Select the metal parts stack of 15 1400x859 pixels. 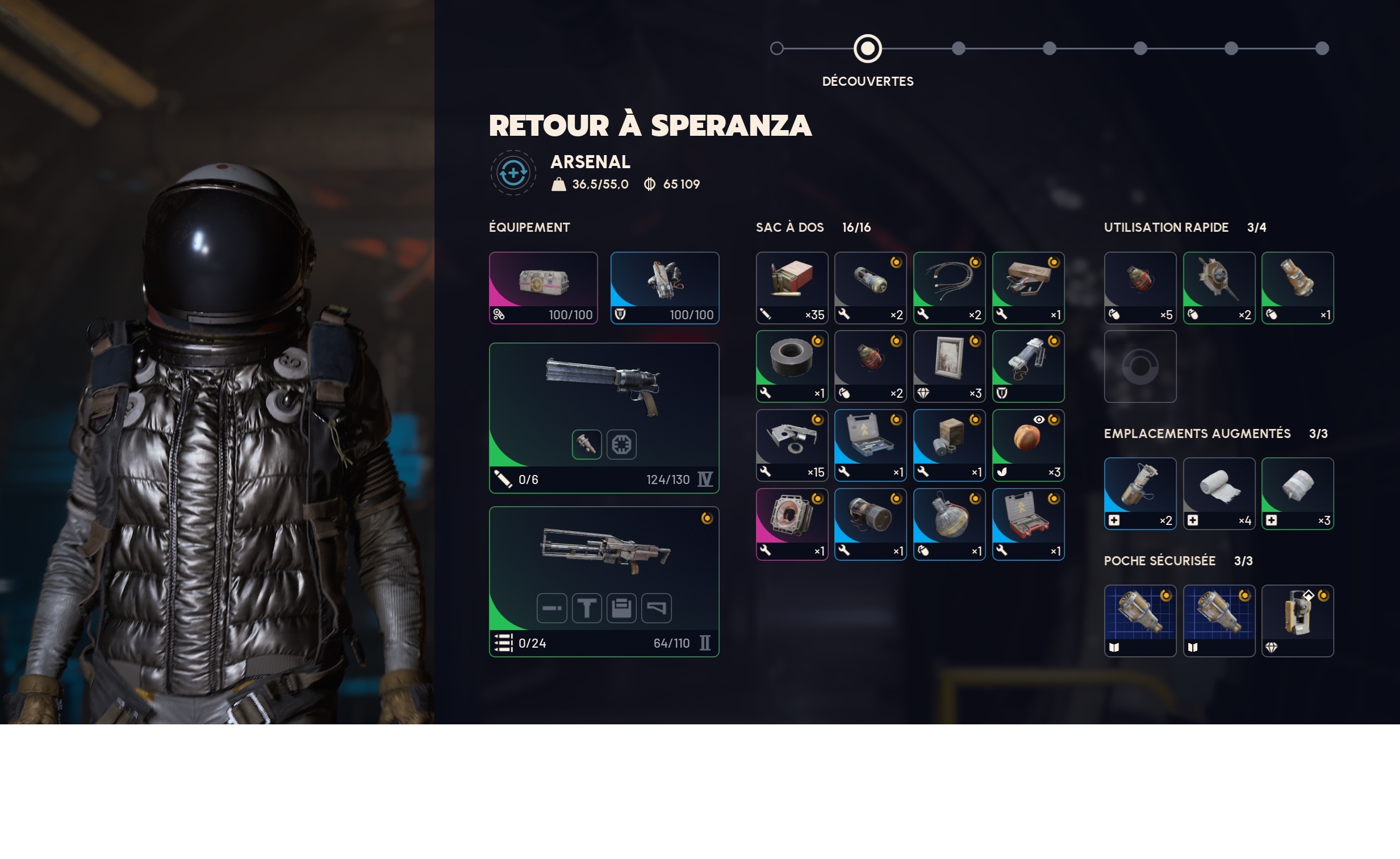click(x=792, y=445)
